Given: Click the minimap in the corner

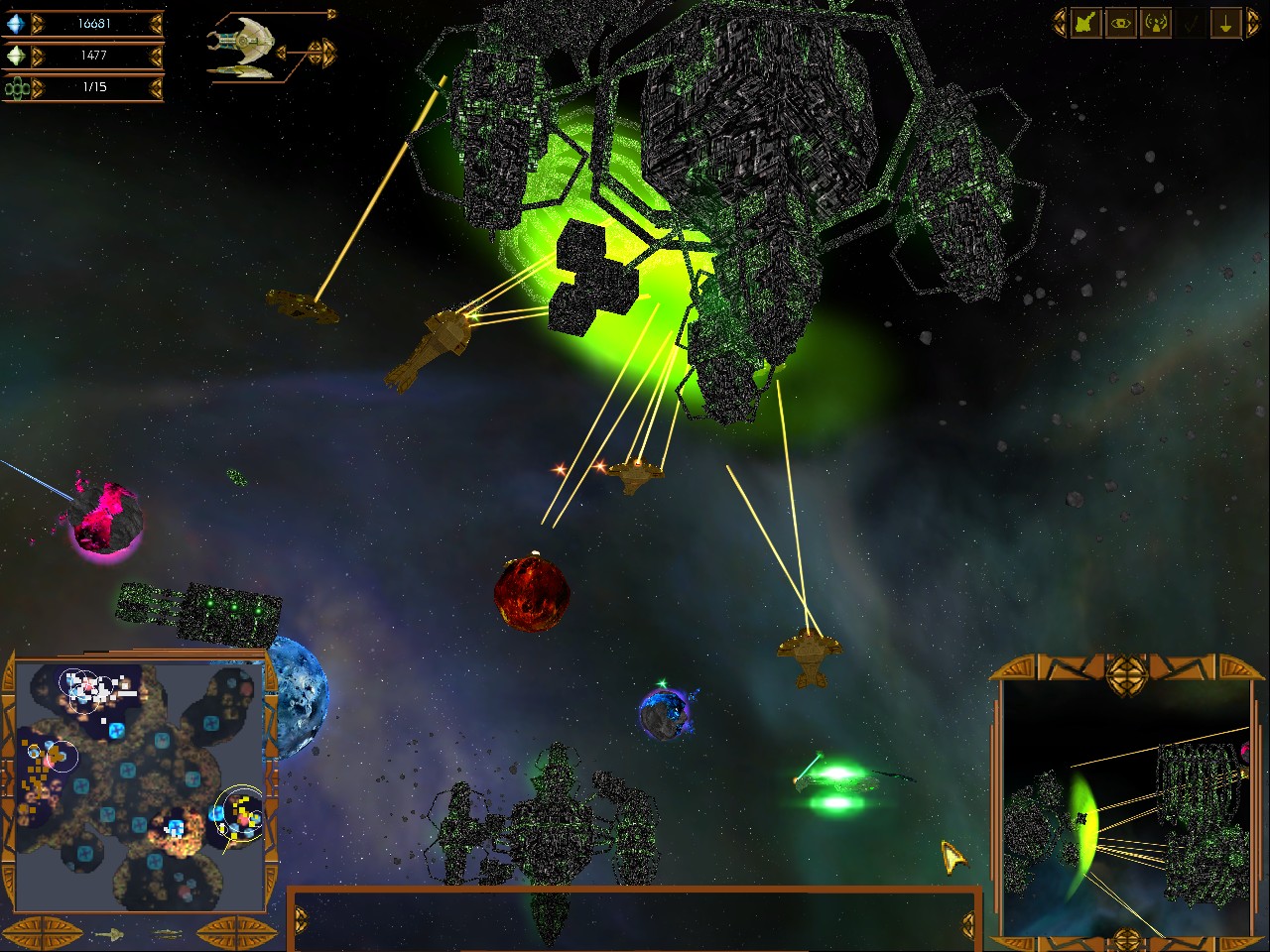Looking at the screenshot, I should pyautogui.click(x=139, y=785).
